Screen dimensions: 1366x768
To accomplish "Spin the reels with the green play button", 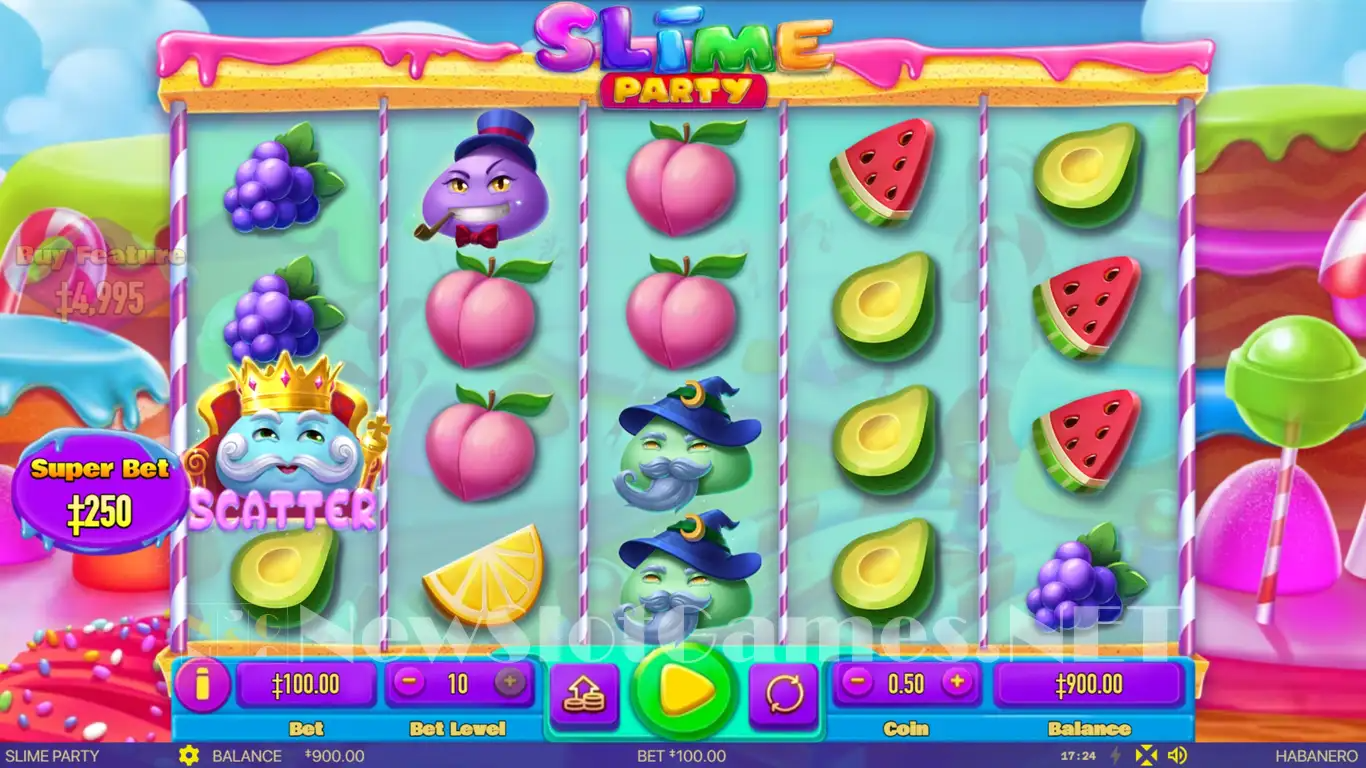I will coord(683,691).
